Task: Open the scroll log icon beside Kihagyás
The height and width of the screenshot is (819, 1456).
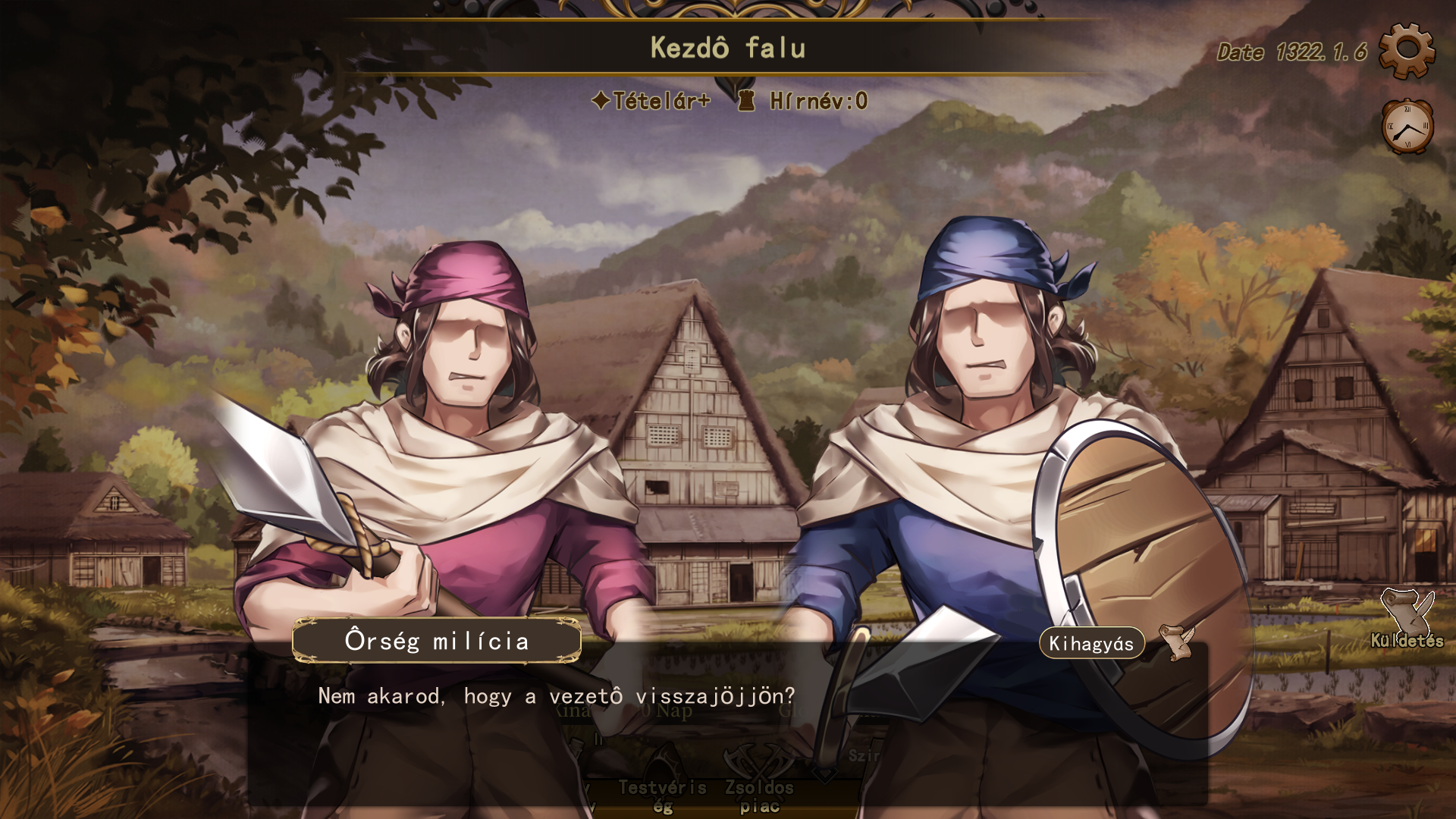Action: click(x=1177, y=642)
